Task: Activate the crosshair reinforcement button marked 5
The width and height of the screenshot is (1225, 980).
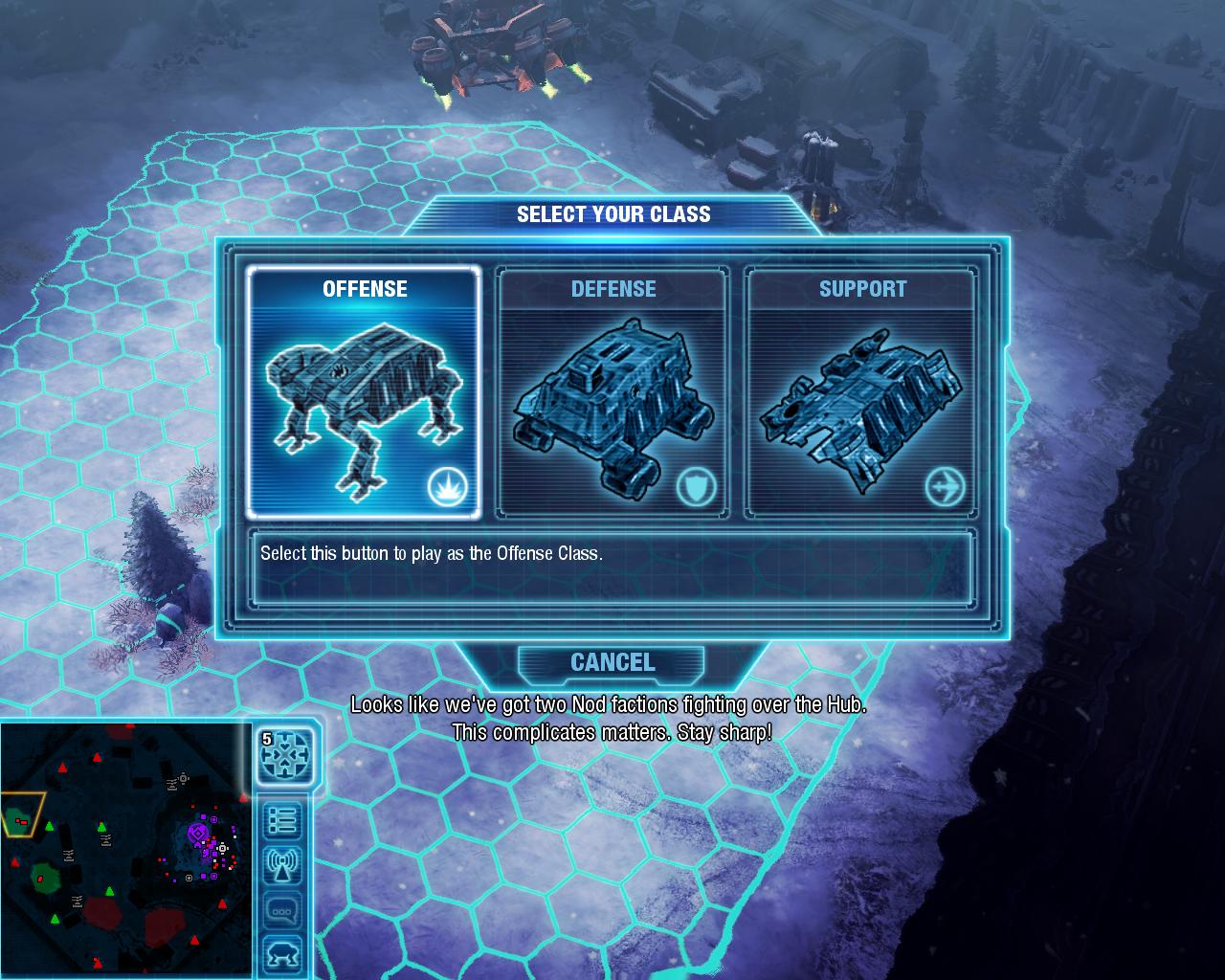Action: point(285,755)
